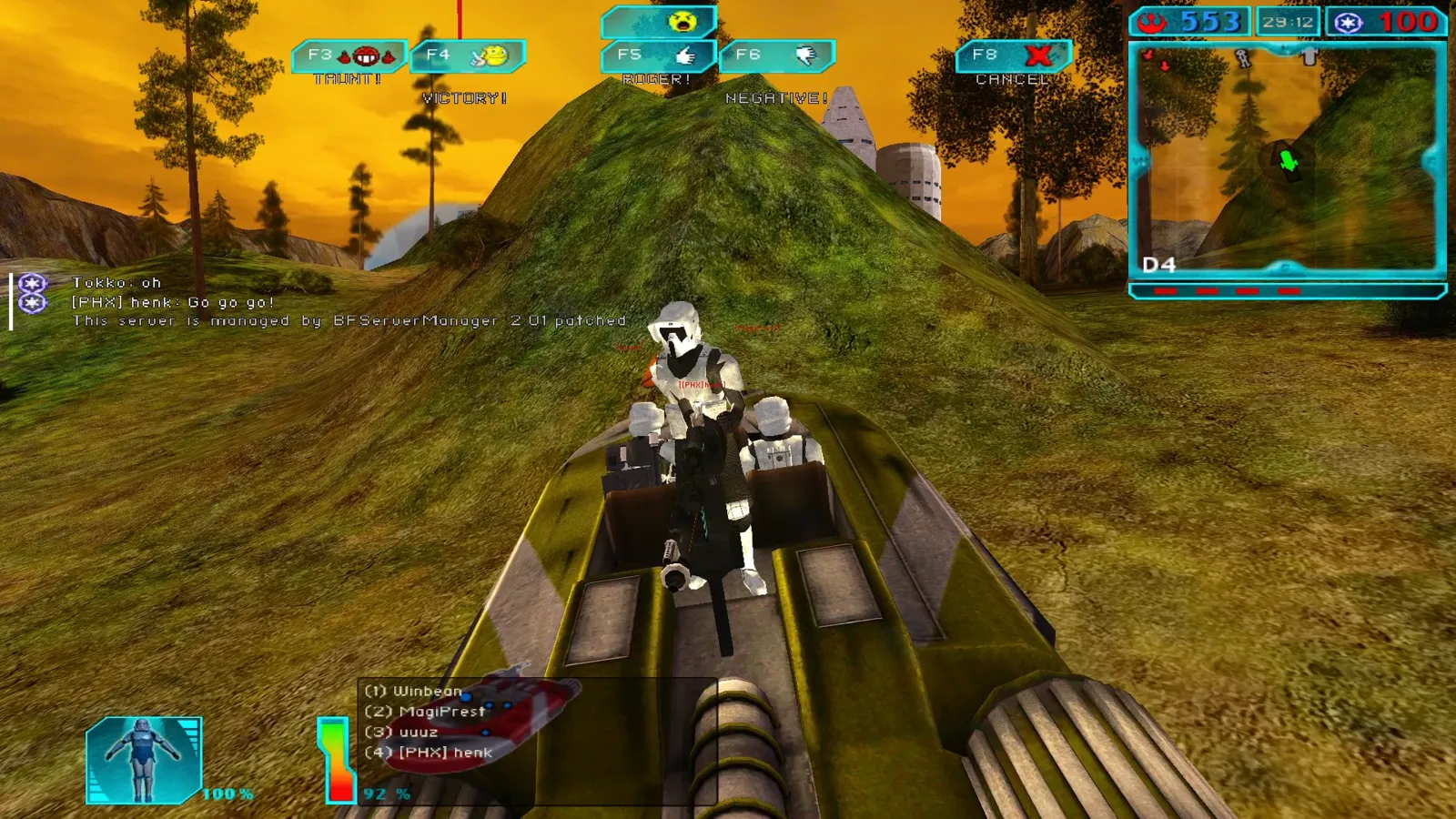This screenshot has width=1456, height=819.
Task: Click the Imperial ticket emblem
Action: pyautogui.click(x=1349, y=22)
